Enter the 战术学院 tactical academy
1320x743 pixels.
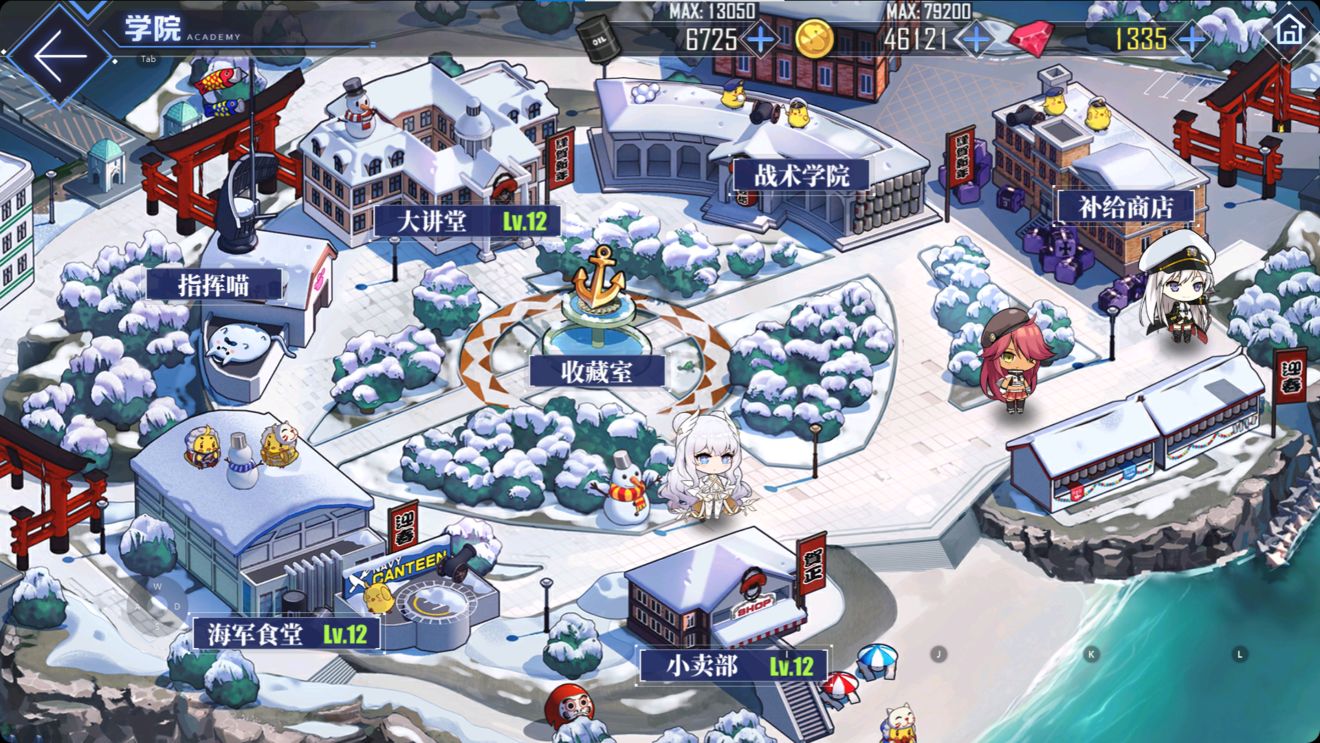[801, 175]
